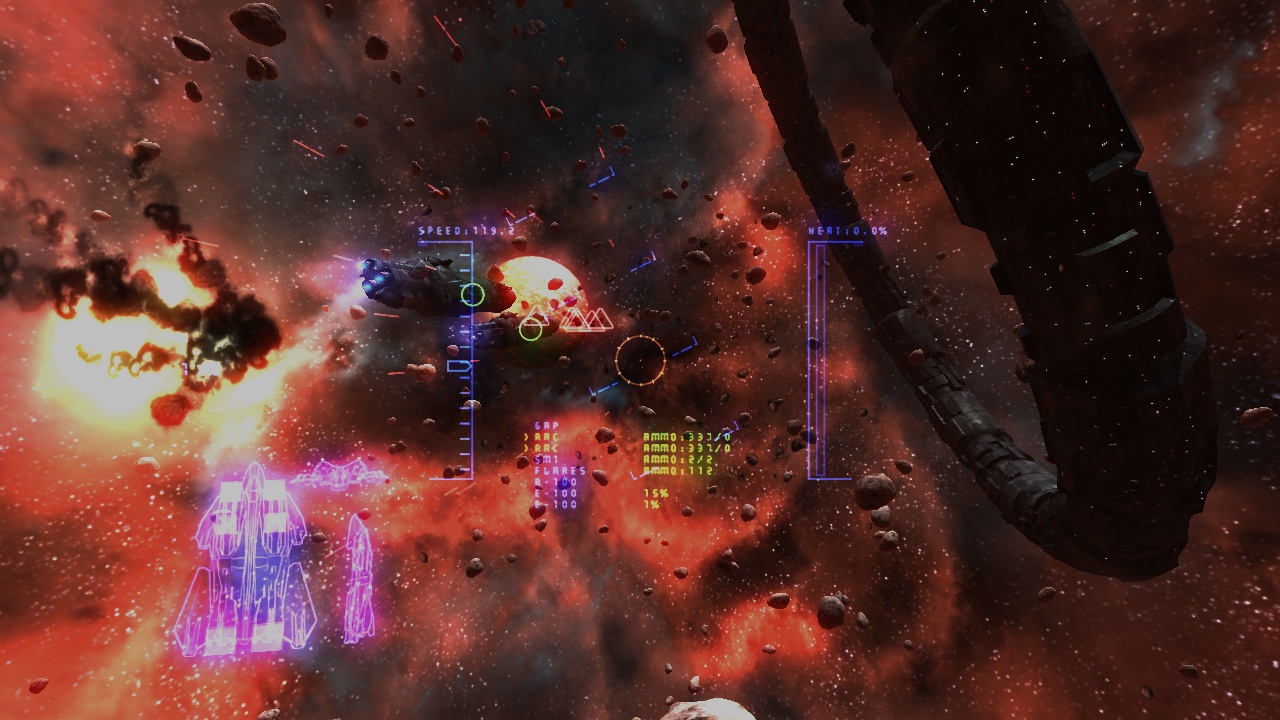
Task: Target the upper green circle reticle
Action: (x=474, y=294)
